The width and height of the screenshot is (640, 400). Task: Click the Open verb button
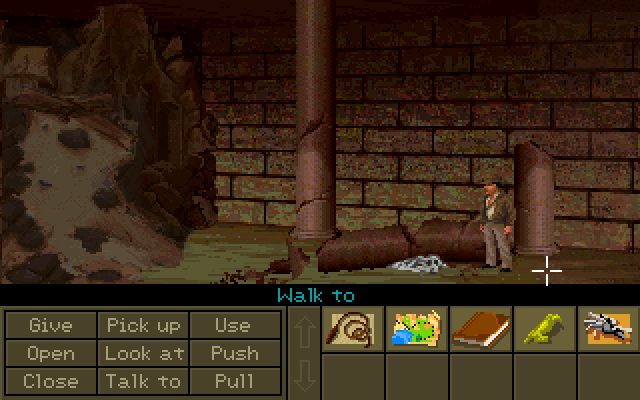51,353
